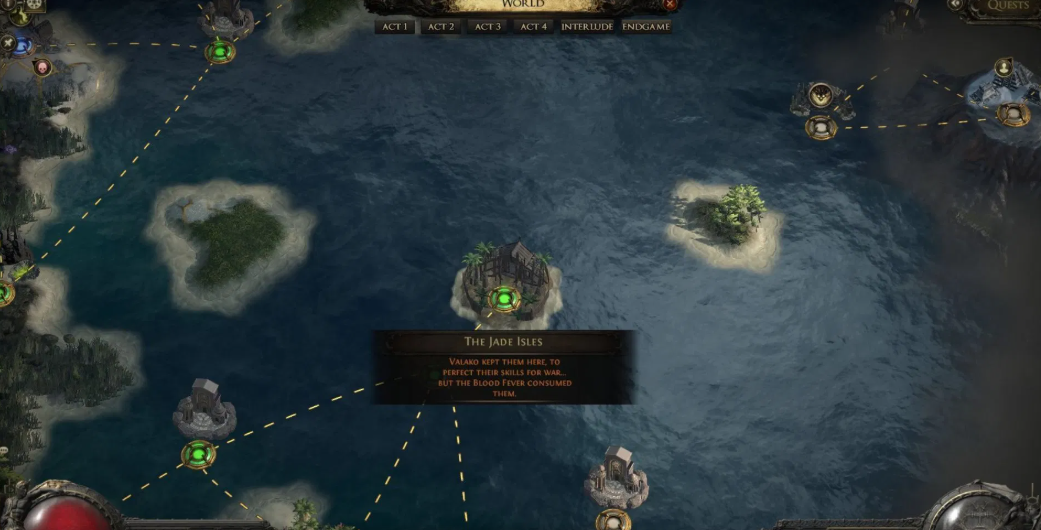This screenshot has height=530, width=1041.
Task: Select The Jade Isles green waypoint
Action: tap(505, 298)
